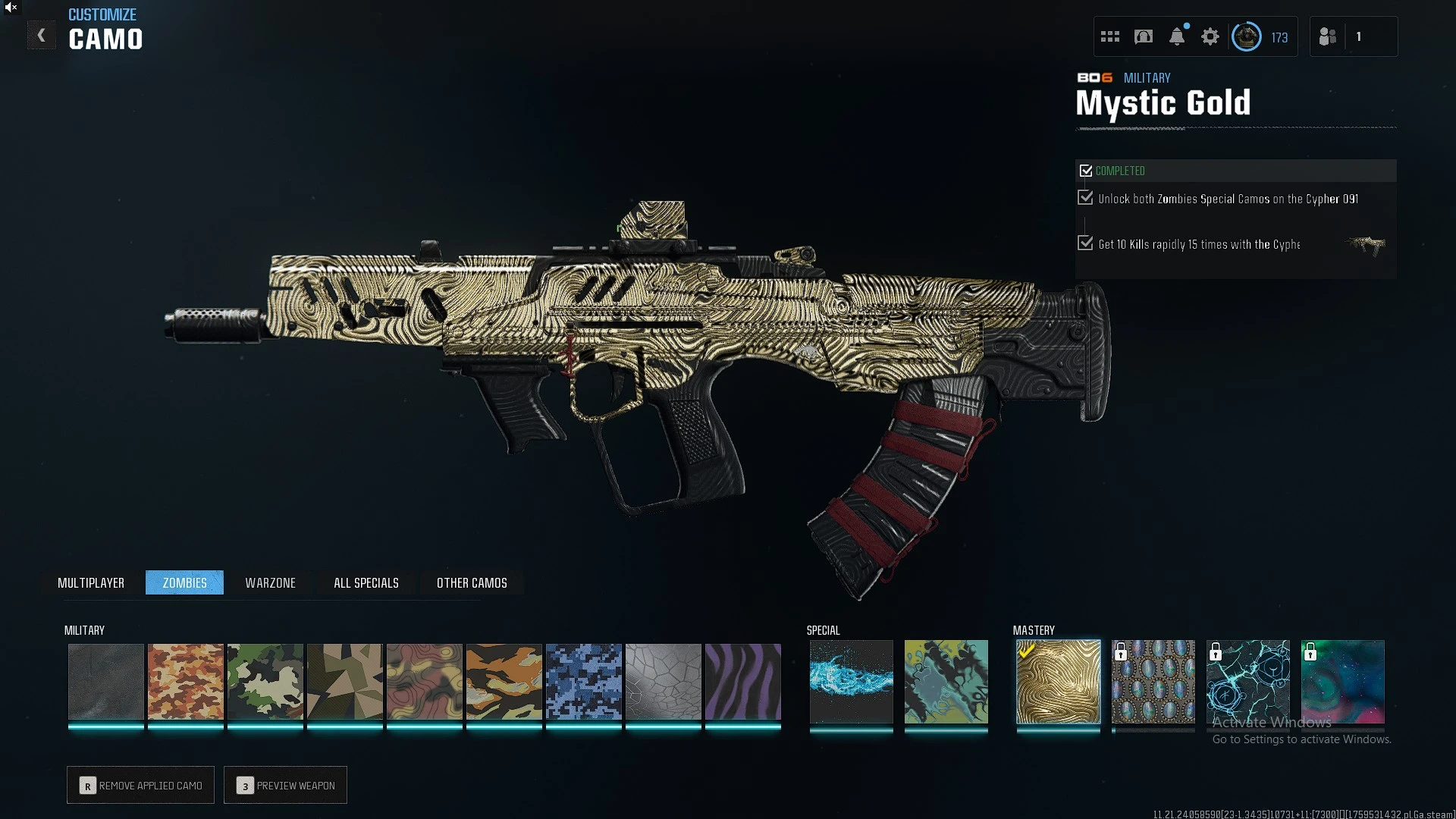Open the Warzone camo tab

270,582
